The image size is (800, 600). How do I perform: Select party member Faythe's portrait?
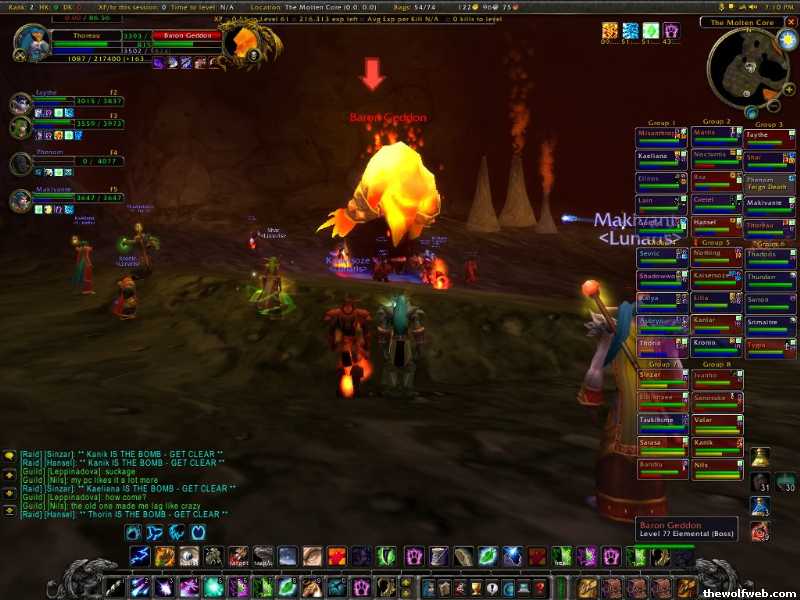click(21, 102)
